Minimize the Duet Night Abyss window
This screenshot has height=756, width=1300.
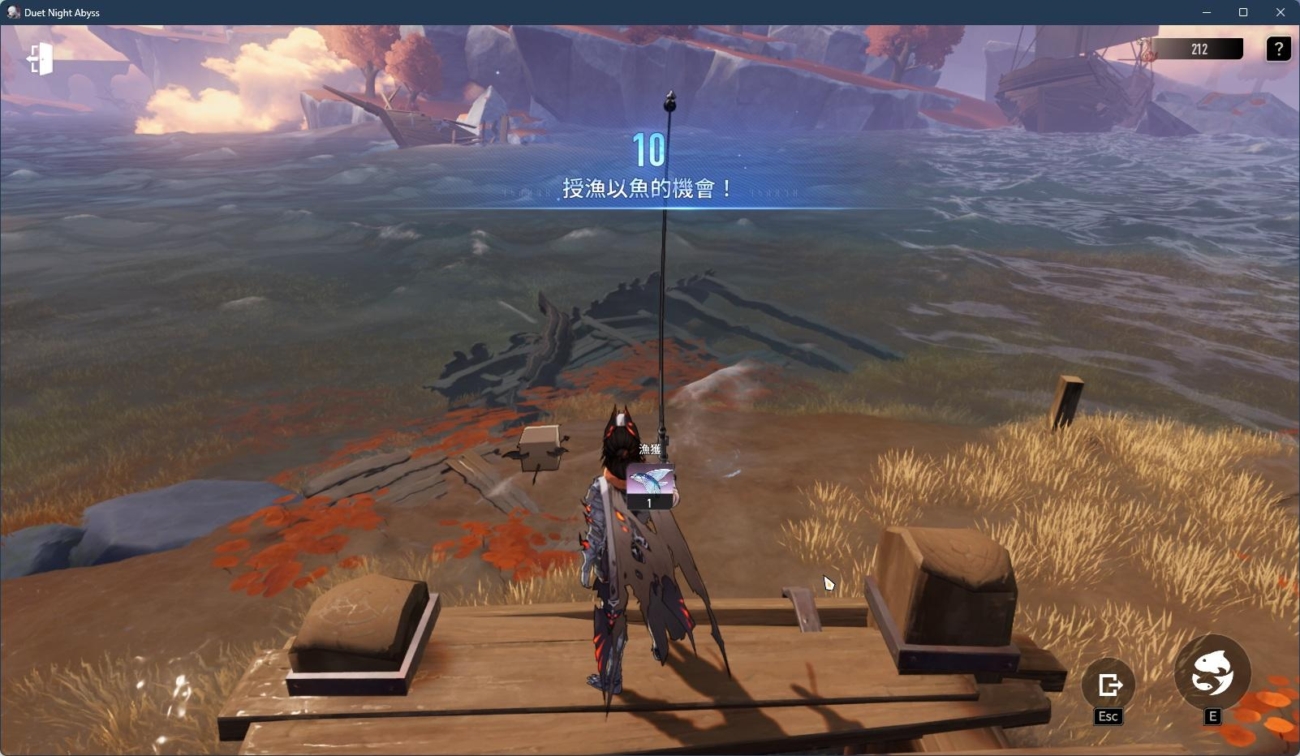1207,13
